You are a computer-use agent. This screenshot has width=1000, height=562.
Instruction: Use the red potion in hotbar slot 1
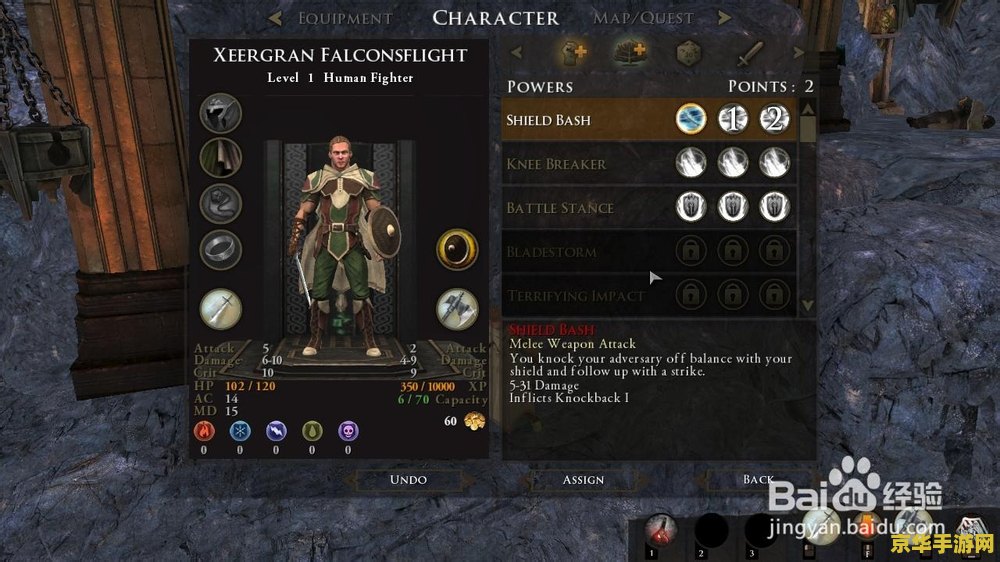pos(659,530)
